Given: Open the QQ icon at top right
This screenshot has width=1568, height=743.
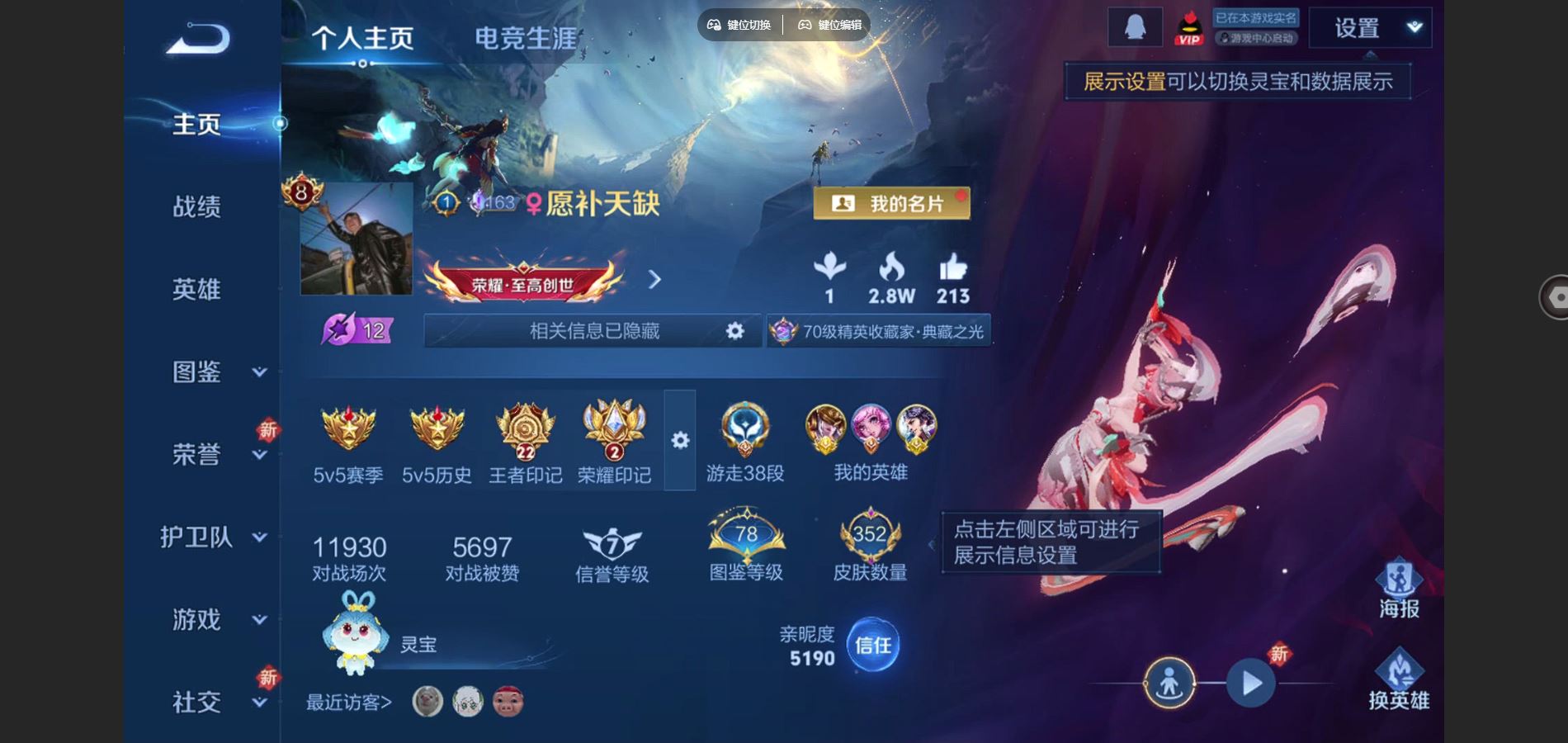Looking at the screenshot, I should click(1136, 27).
